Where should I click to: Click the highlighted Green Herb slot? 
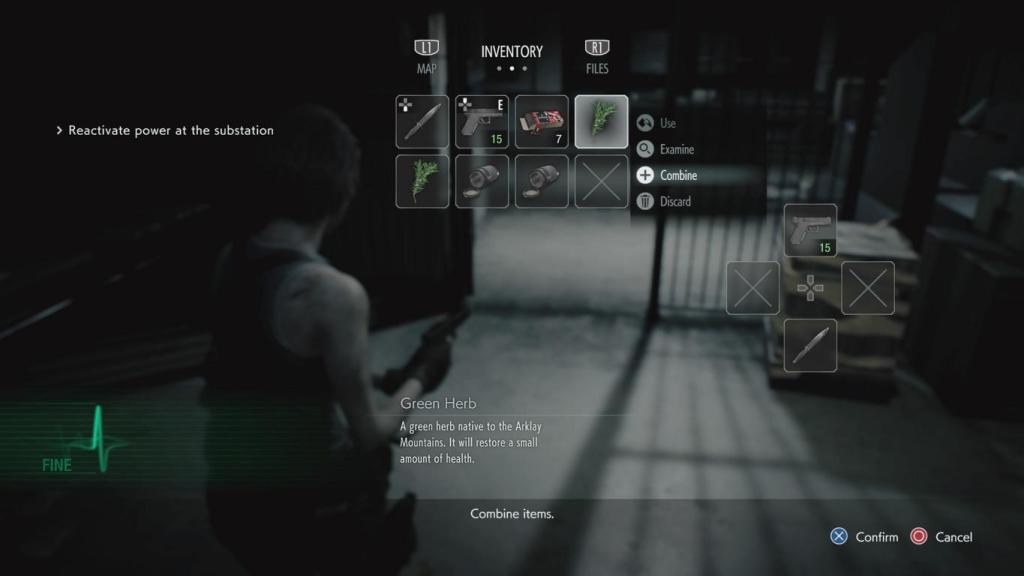click(602, 122)
